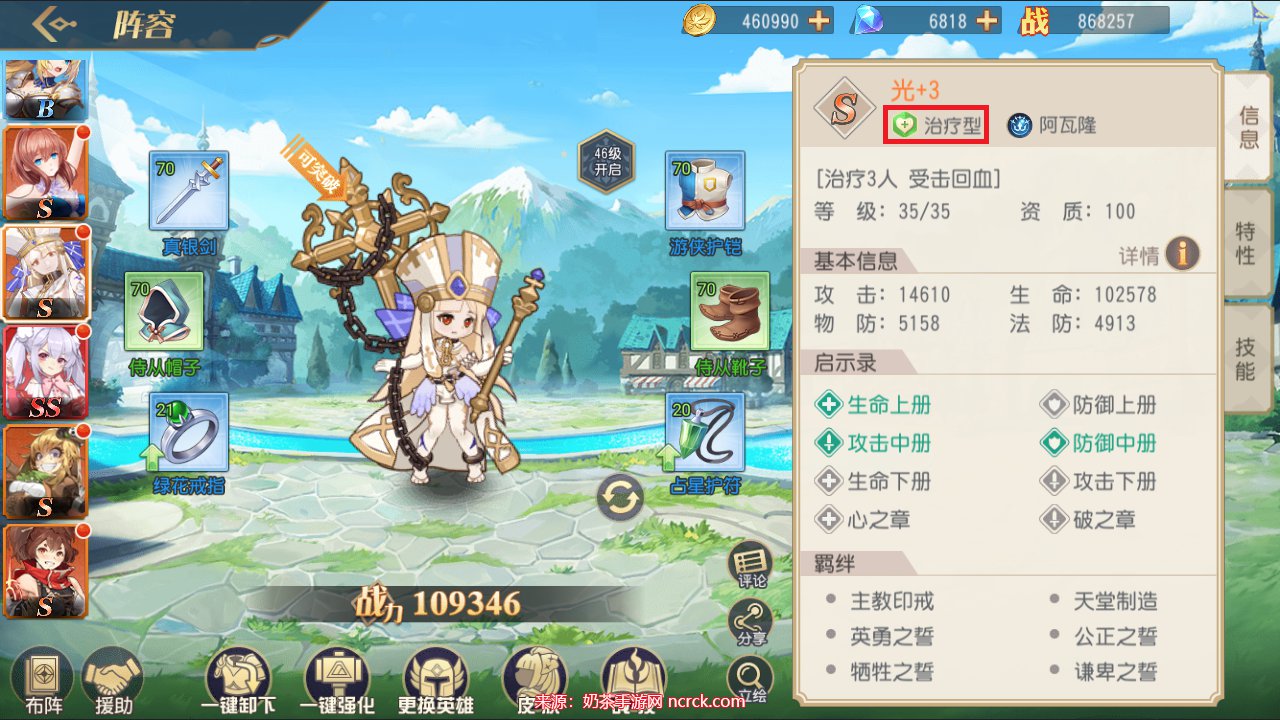Image resolution: width=1280 pixels, height=720 pixels.
Task: Go back using the top-left arrow
Action: click(x=52, y=24)
